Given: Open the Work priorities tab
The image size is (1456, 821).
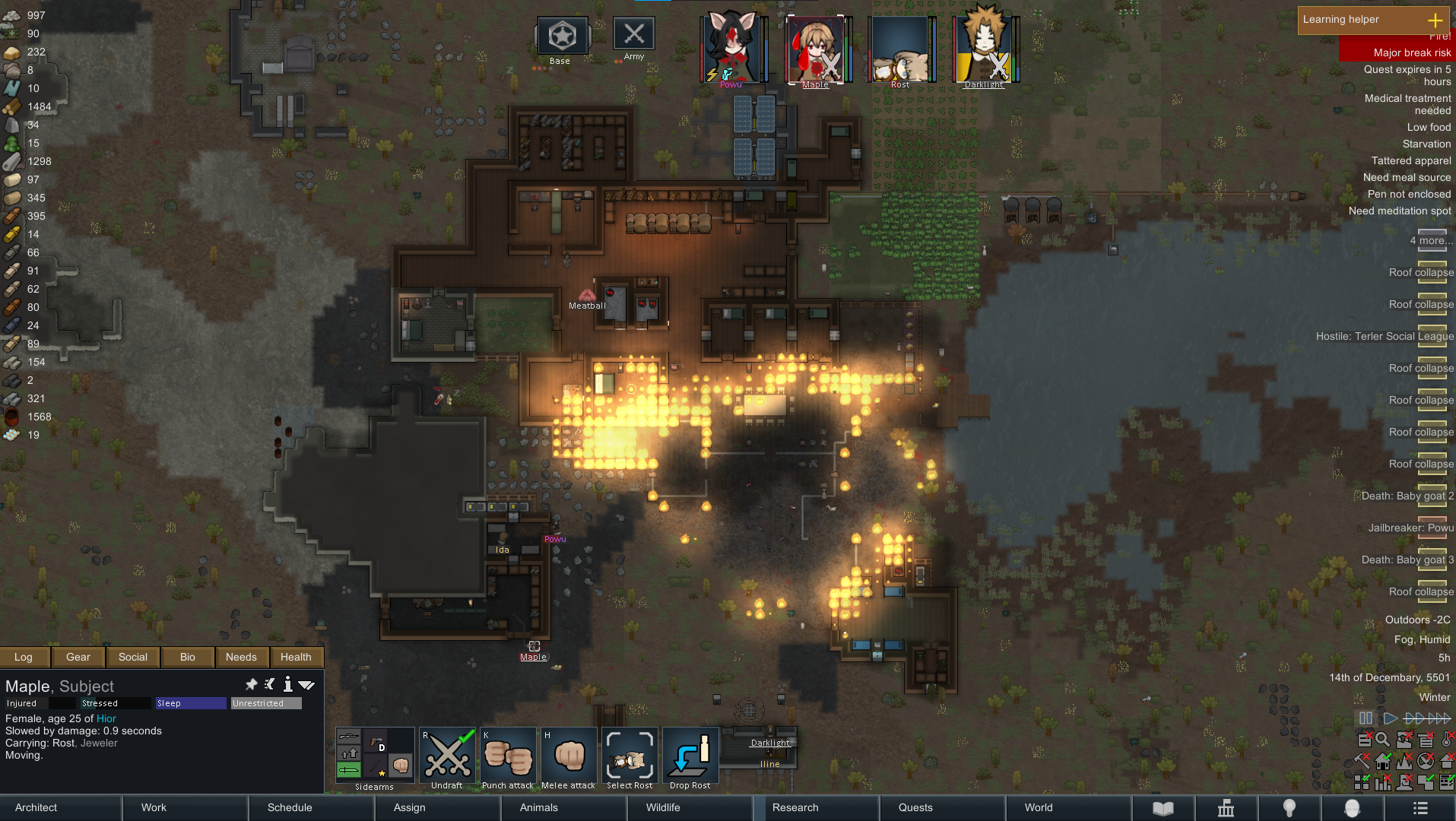Looking at the screenshot, I should (154, 807).
